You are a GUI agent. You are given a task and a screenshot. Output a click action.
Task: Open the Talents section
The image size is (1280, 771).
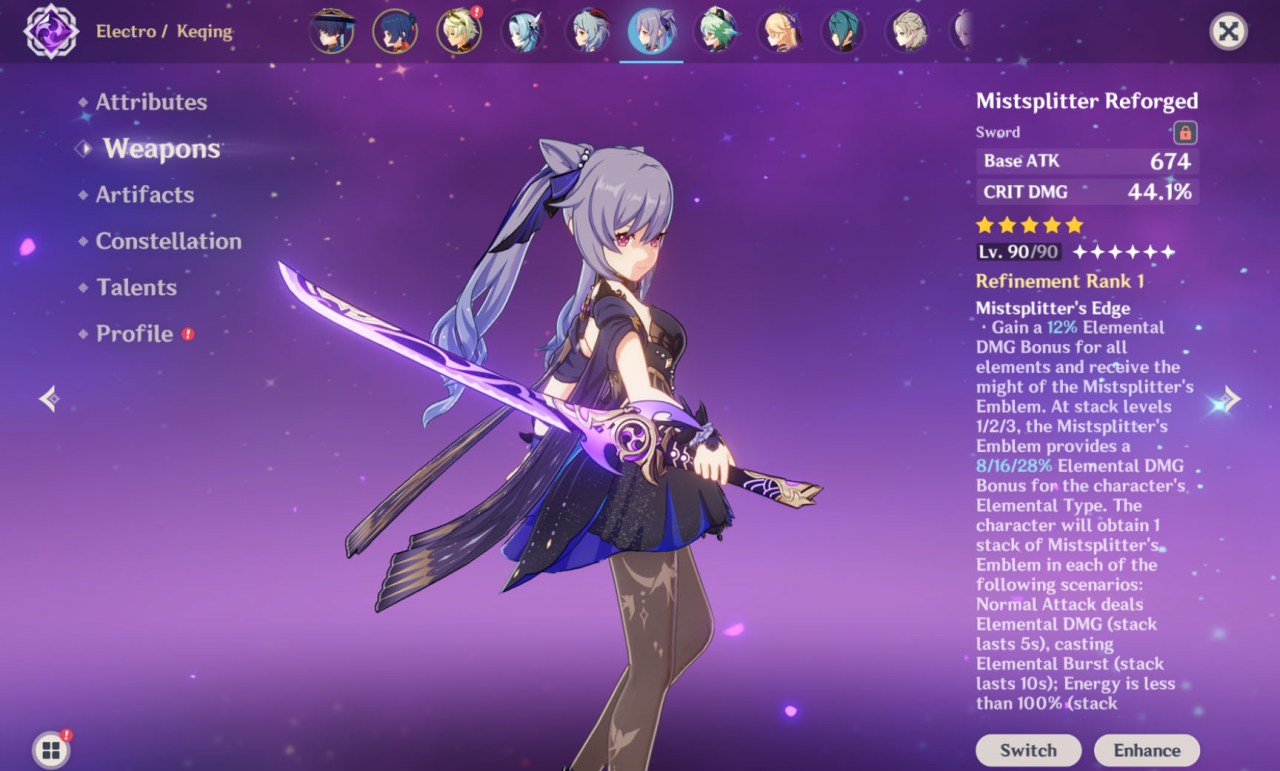[x=135, y=287]
